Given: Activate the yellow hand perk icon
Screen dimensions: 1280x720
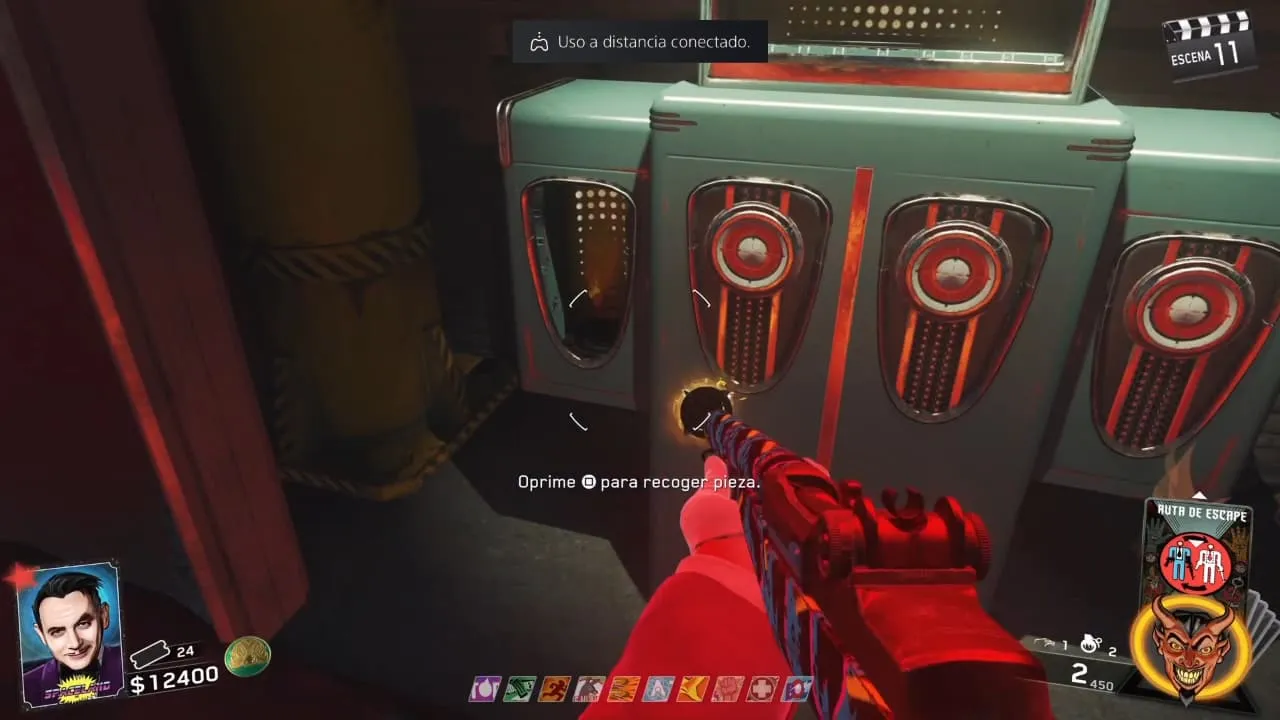Looking at the screenshot, I should pyautogui.click(x=693, y=688).
